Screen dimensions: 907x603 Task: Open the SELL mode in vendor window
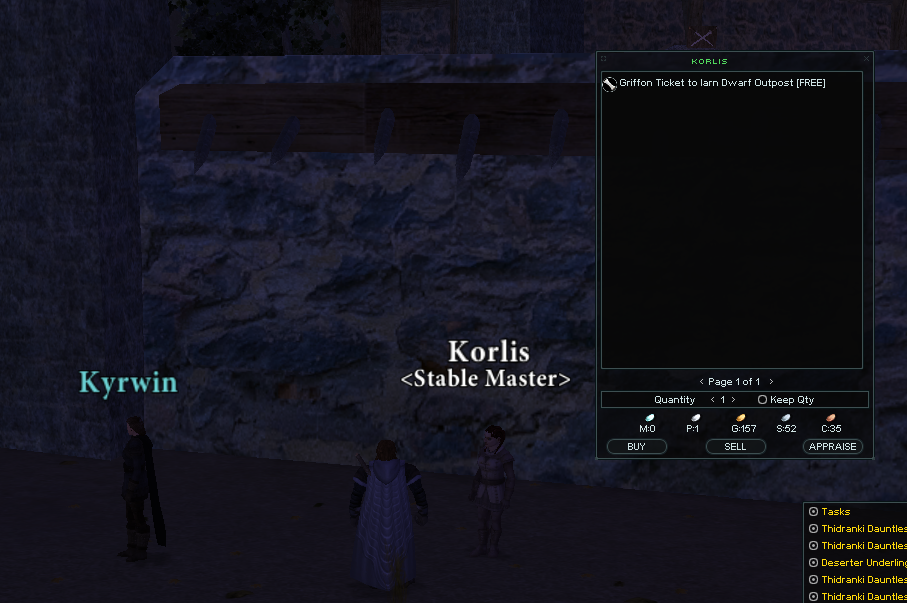(735, 447)
